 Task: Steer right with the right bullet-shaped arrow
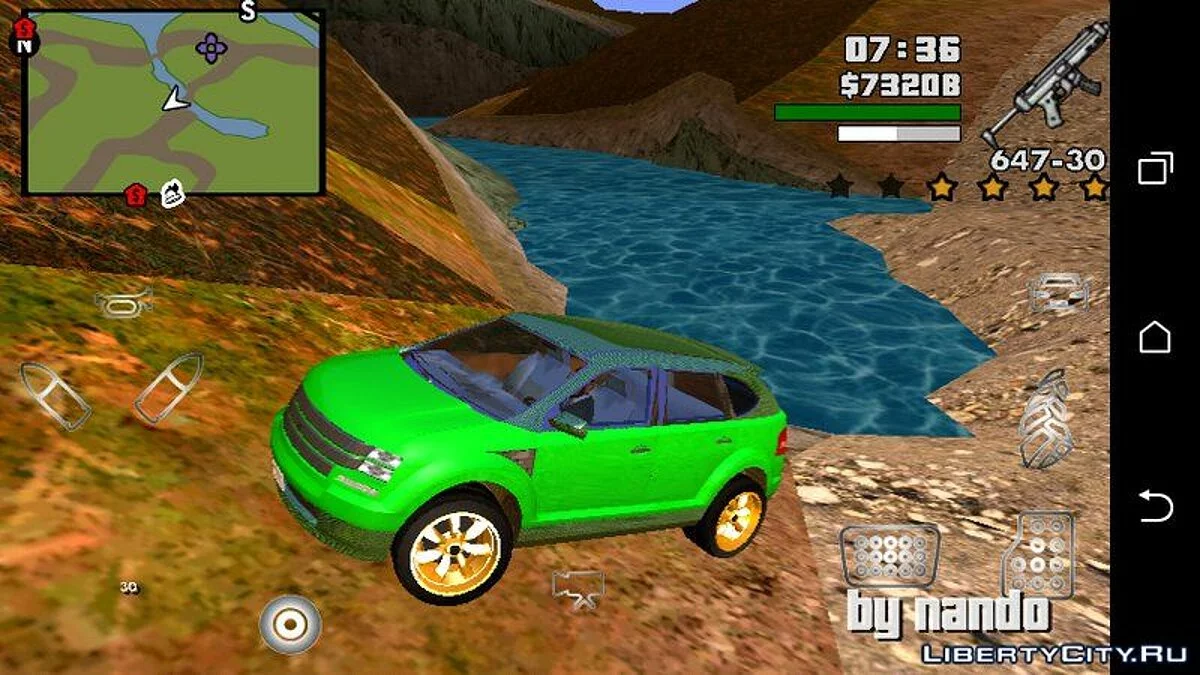click(168, 387)
